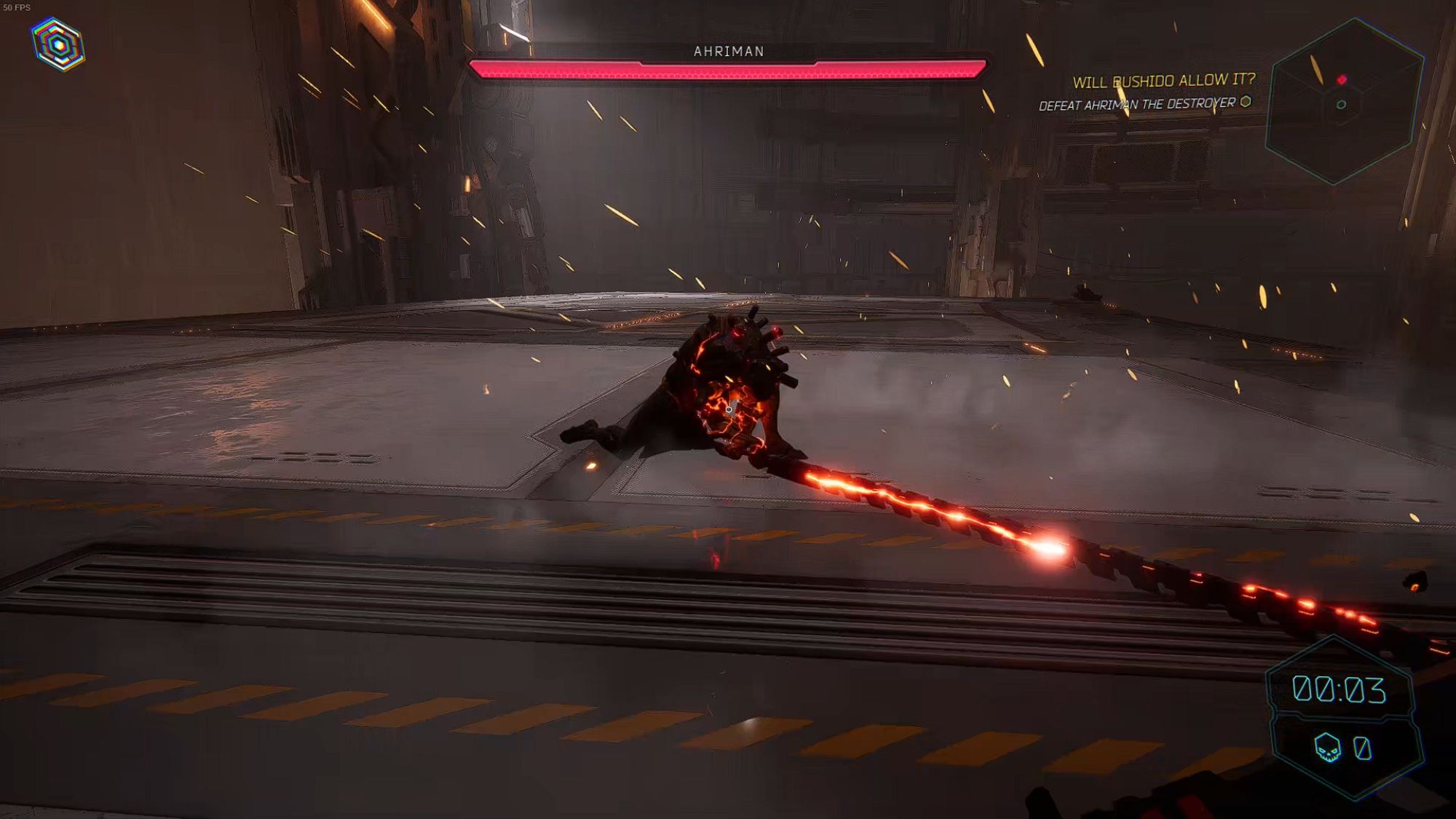Select the AHRIMAN boss name label
Viewport: 1456px width, 819px height.
(x=728, y=51)
